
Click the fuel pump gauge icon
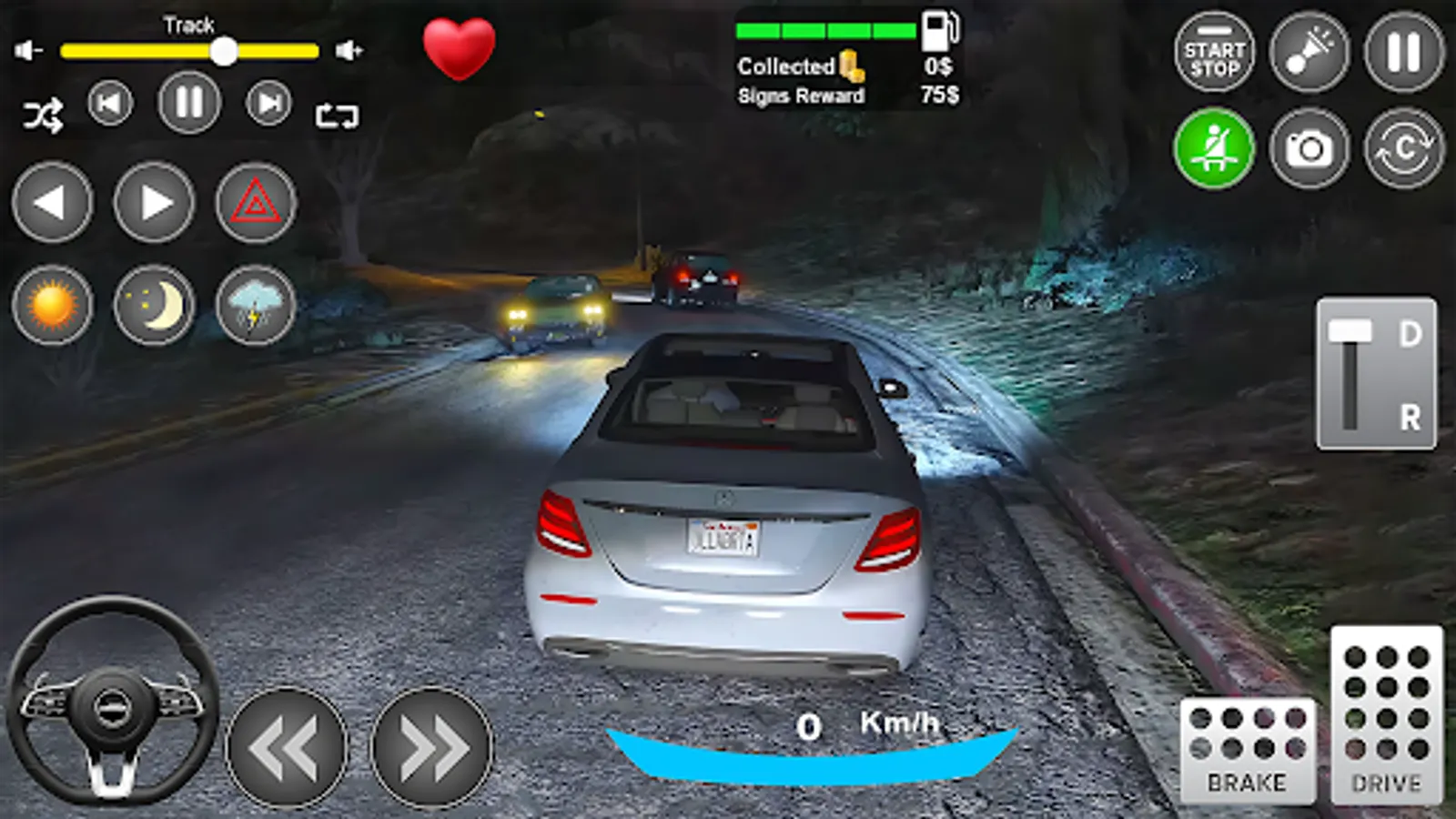937,32
